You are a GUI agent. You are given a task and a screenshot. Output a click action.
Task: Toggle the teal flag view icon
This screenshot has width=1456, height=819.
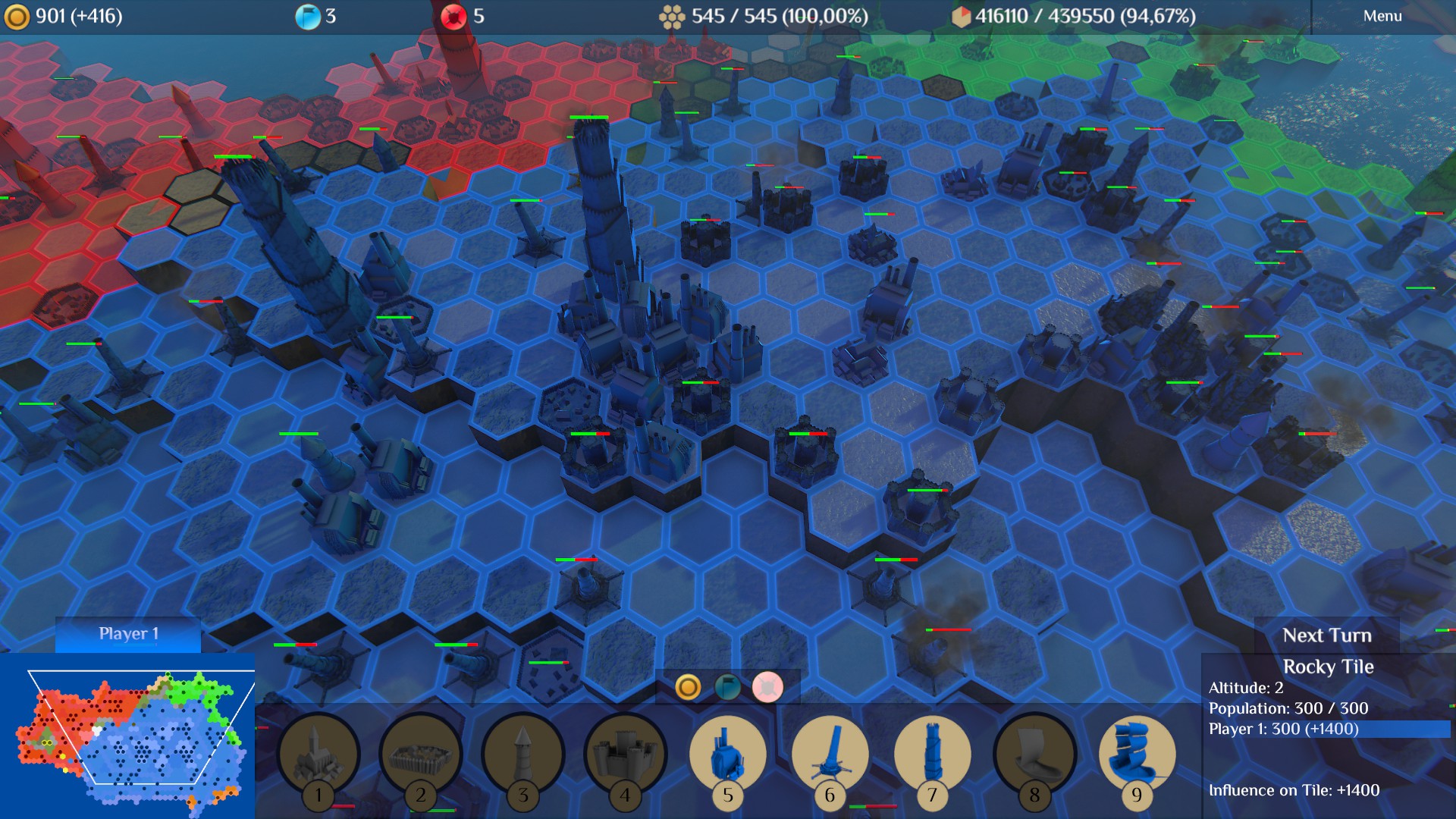[727, 687]
